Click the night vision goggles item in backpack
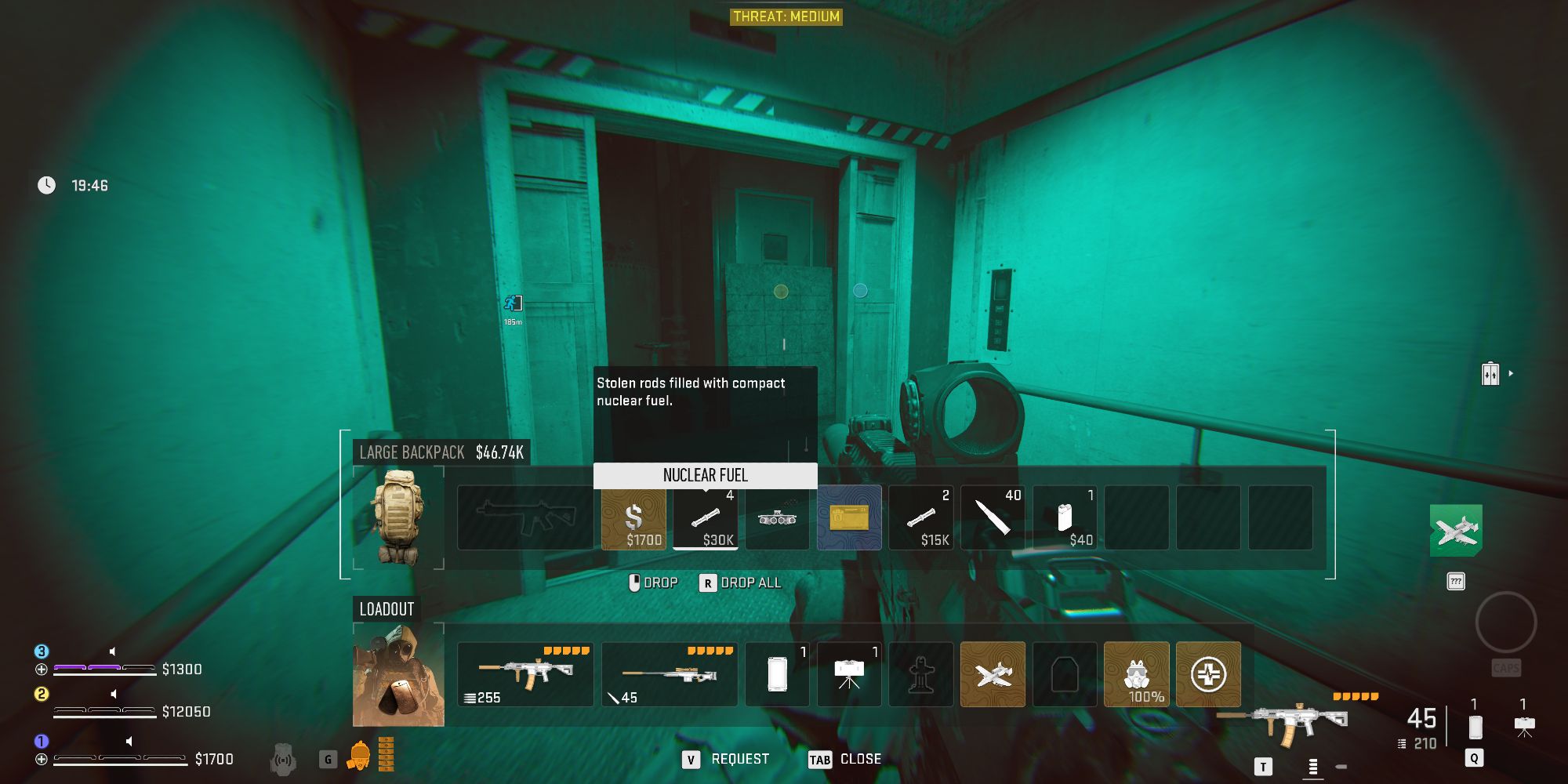This screenshot has width=1568, height=784. (777, 517)
